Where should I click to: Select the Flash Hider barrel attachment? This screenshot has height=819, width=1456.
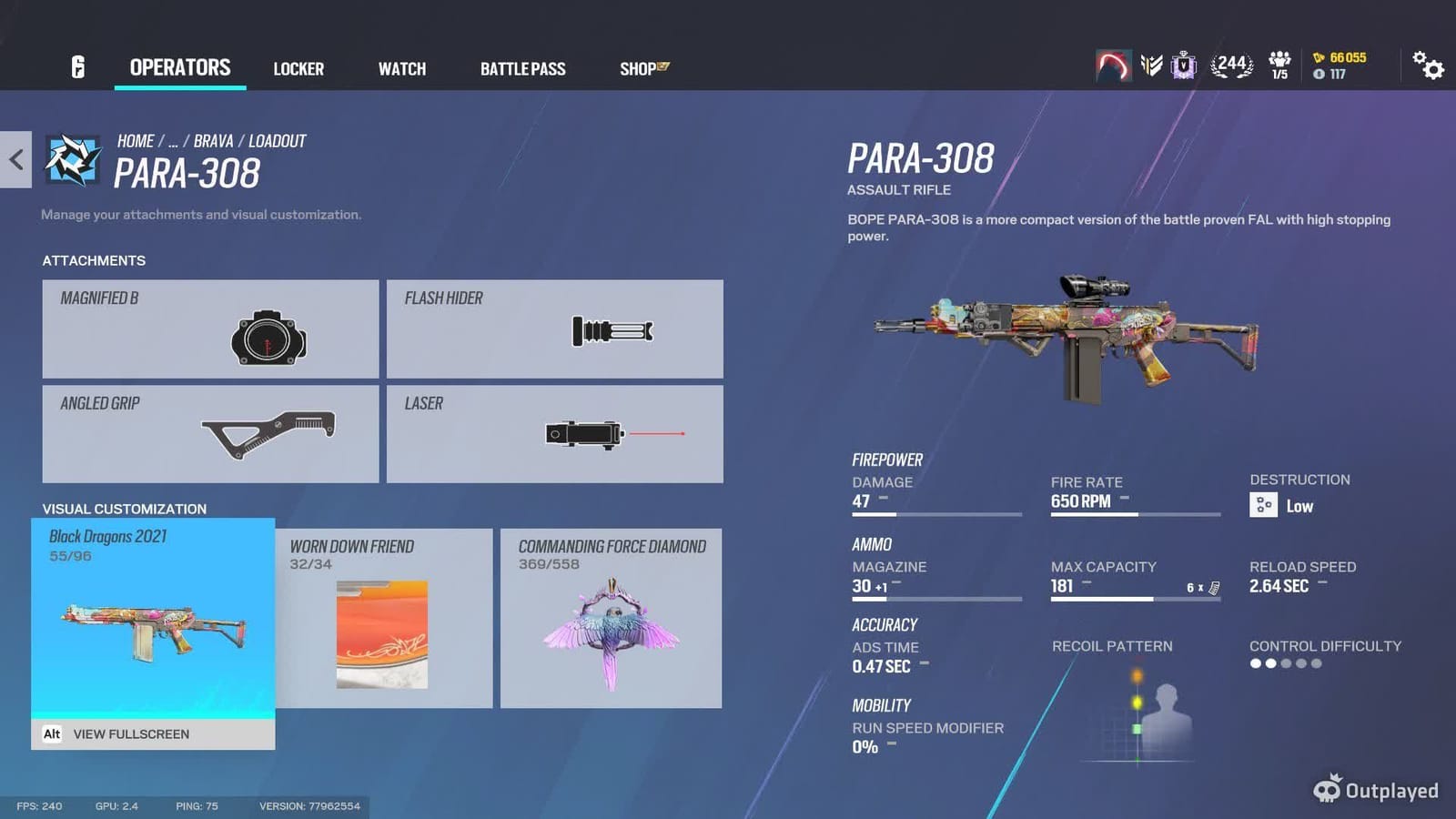555,329
